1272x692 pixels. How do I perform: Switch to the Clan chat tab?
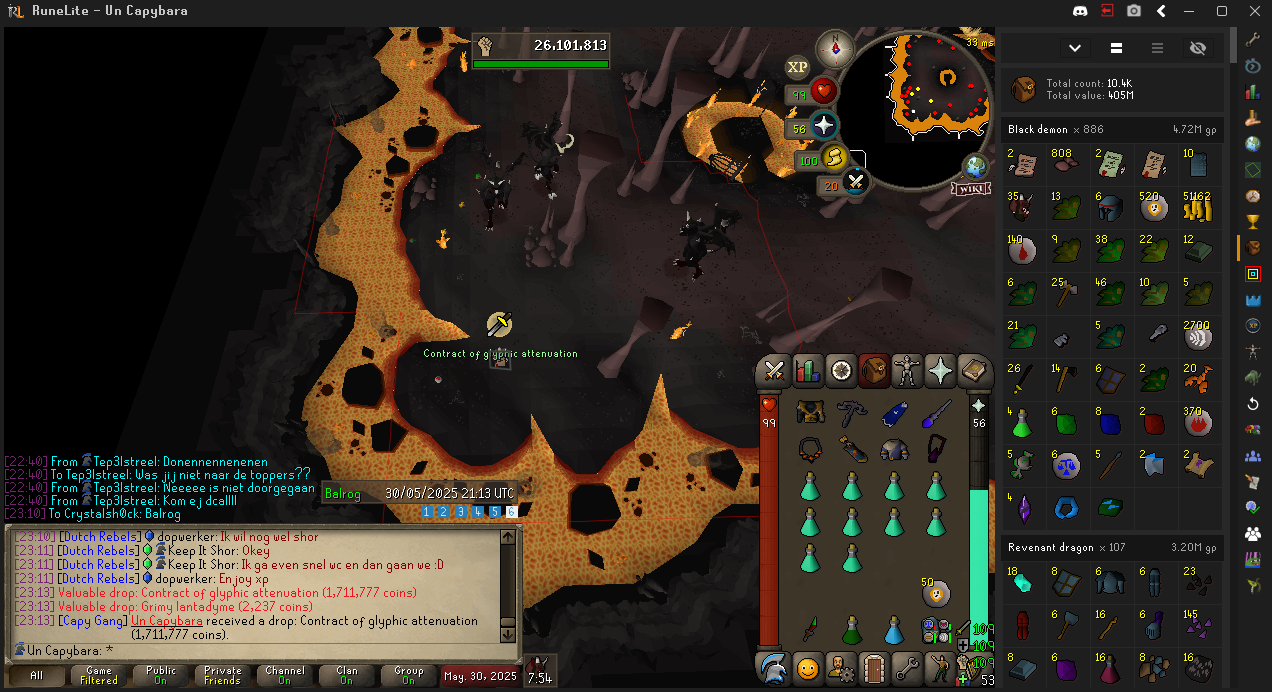347,676
